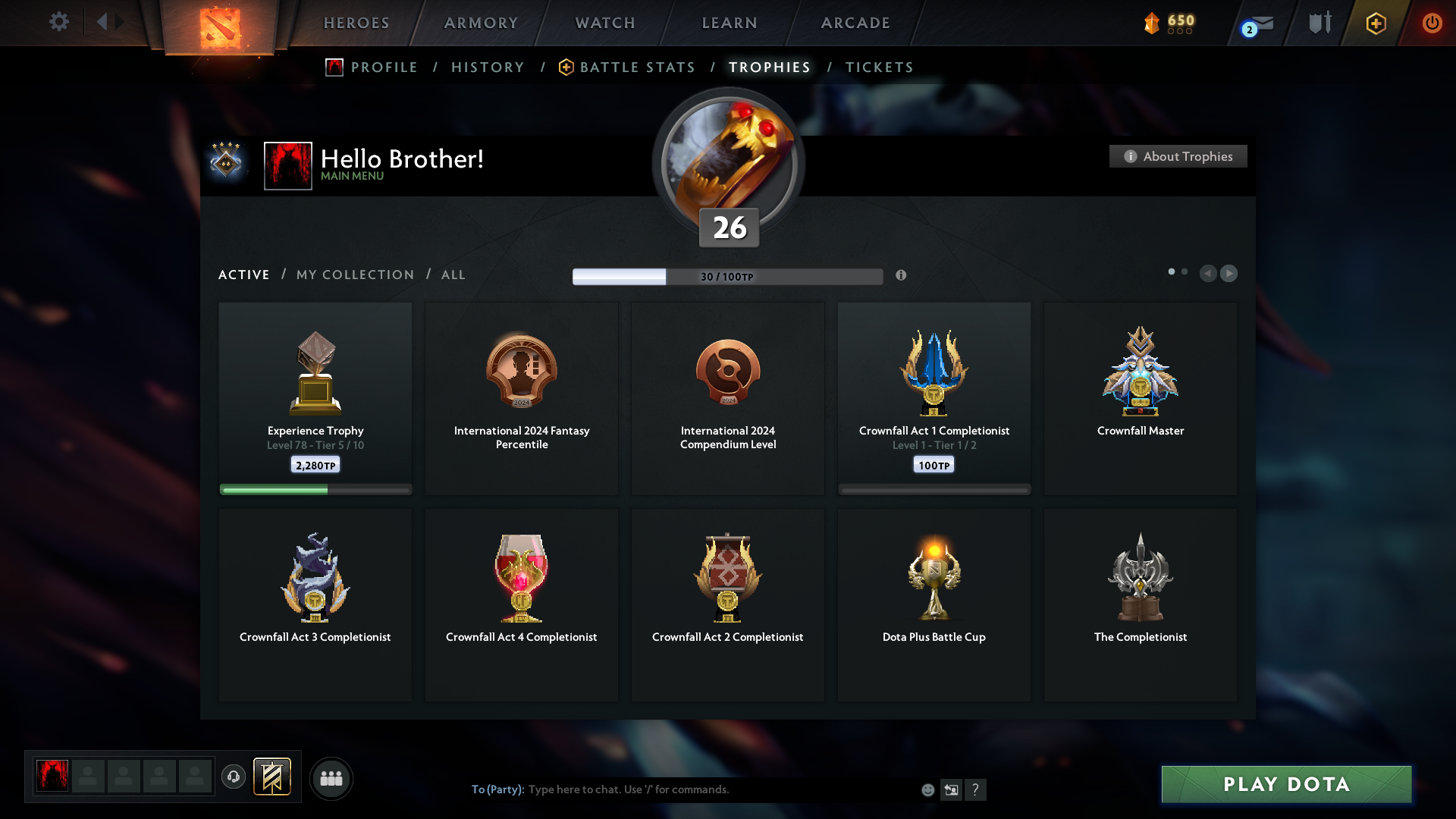Open the emoticon picker in chat
Image resolution: width=1456 pixels, height=819 pixels.
[x=927, y=789]
